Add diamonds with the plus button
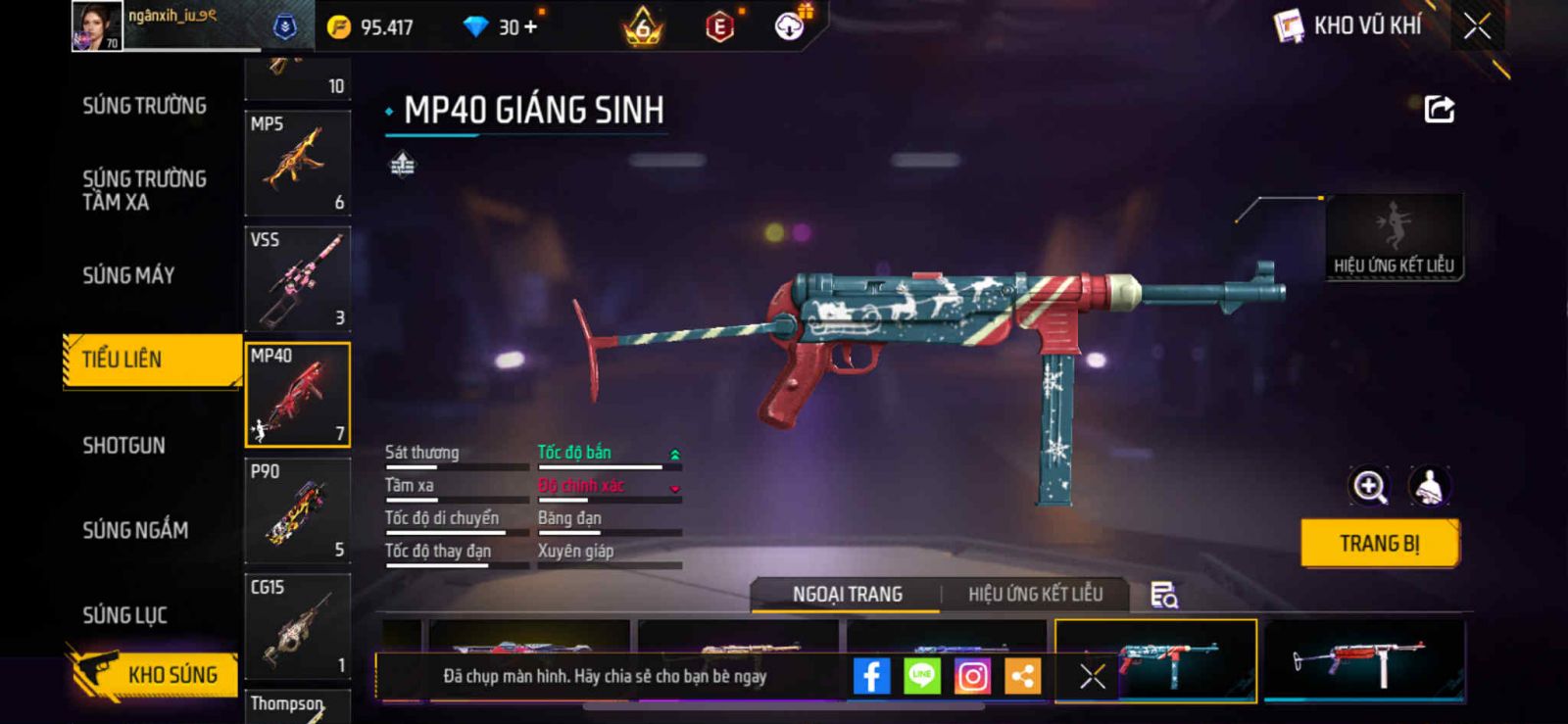Viewport: 1568px width, 724px height. (531, 27)
